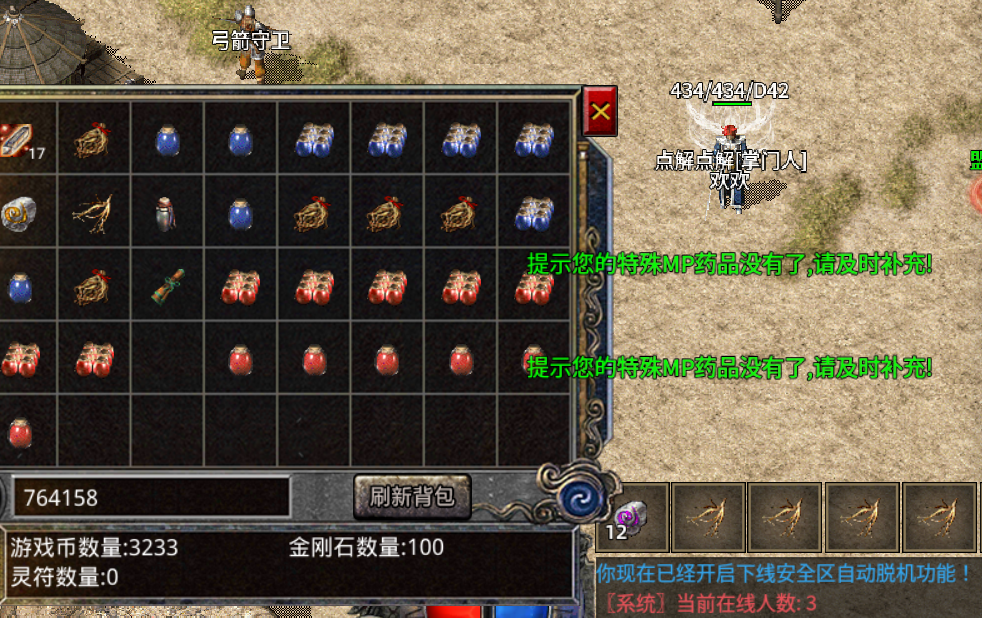Close the backpack with the red X
The height and width of the screenshot is (618, 982).
pos(600,111)
